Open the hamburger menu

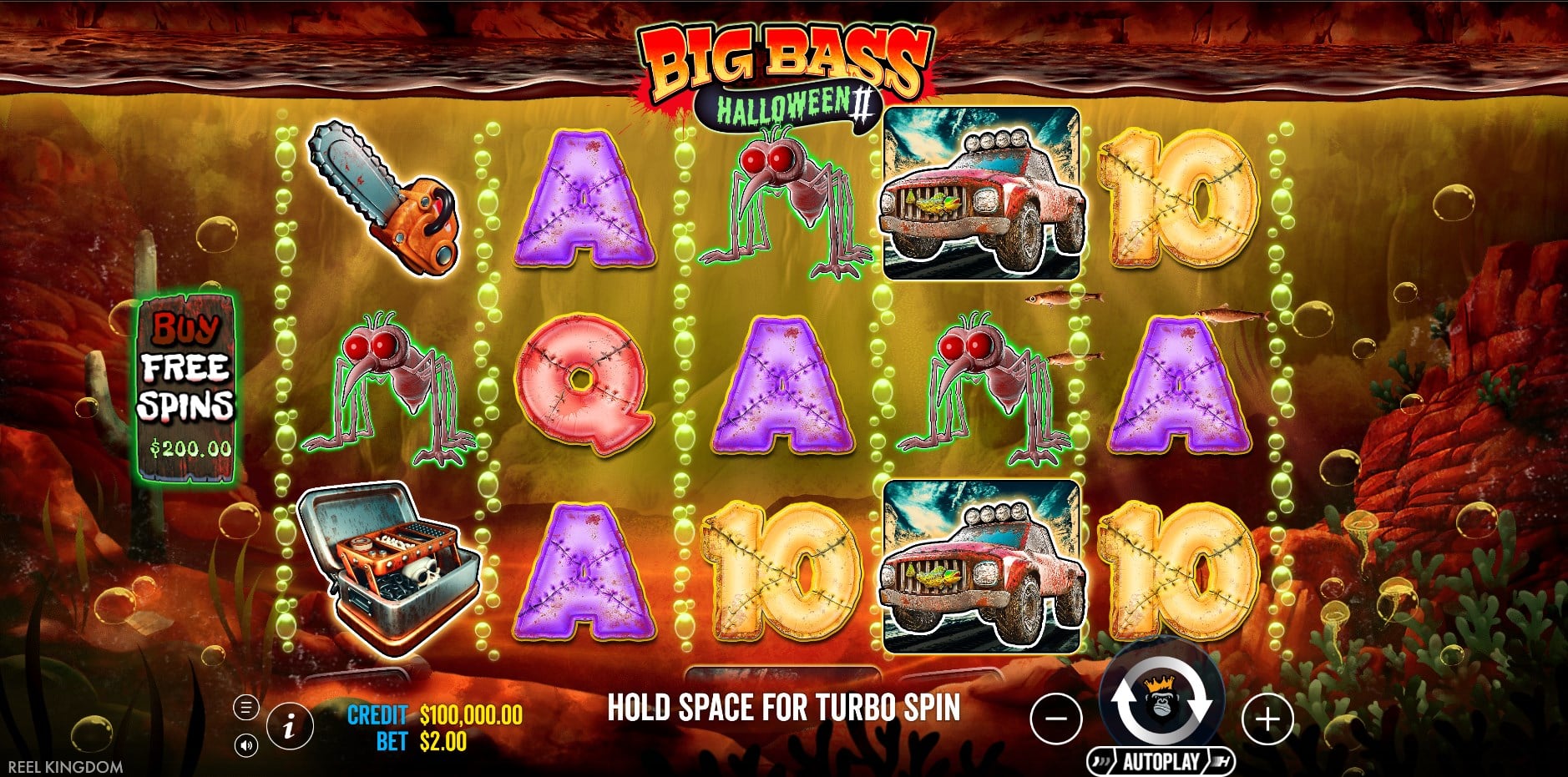245,709
